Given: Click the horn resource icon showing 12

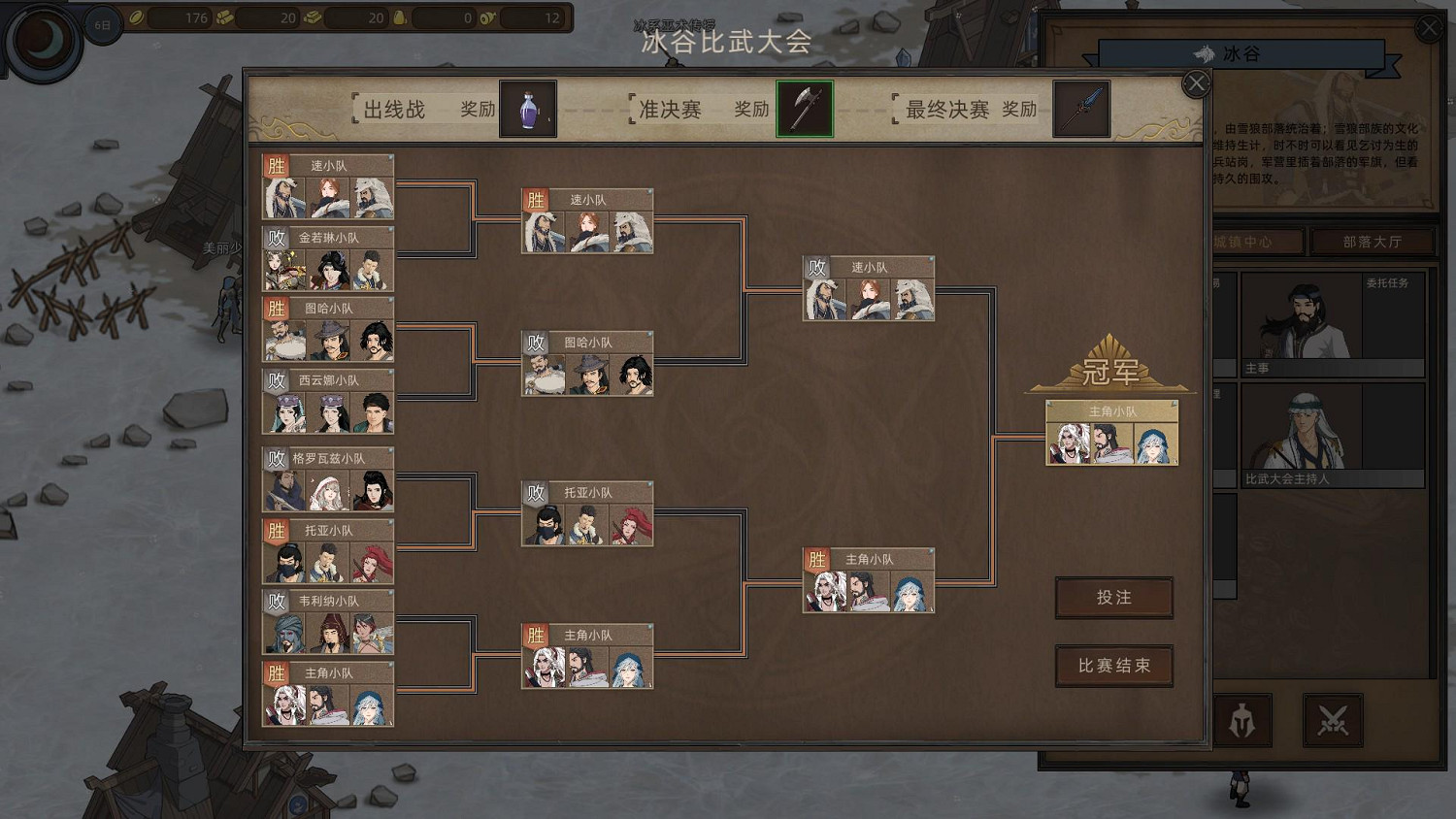Looking at the screenshot, I should pyautogui.click(x=486, y=18).
